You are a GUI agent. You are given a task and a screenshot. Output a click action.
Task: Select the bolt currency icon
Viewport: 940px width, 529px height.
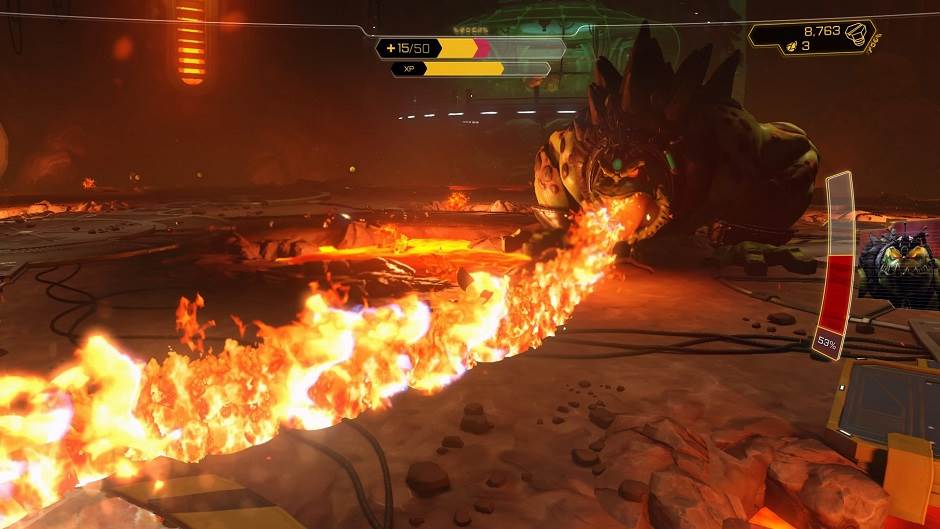855,34
